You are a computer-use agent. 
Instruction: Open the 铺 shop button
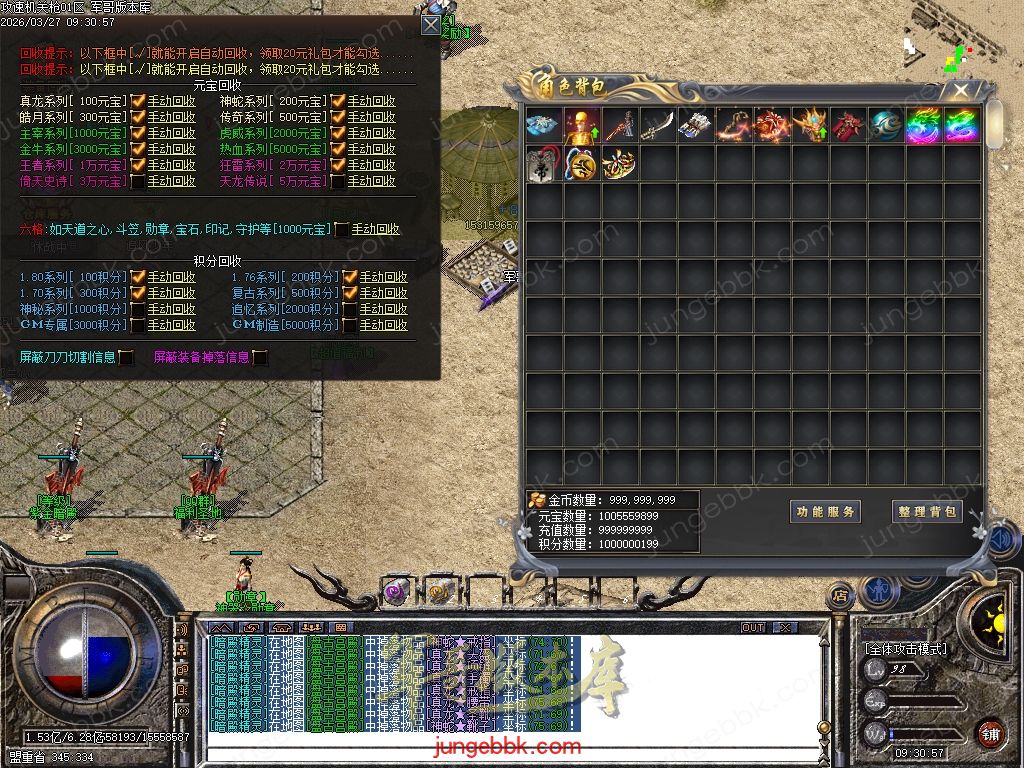[x=990, y=733]
